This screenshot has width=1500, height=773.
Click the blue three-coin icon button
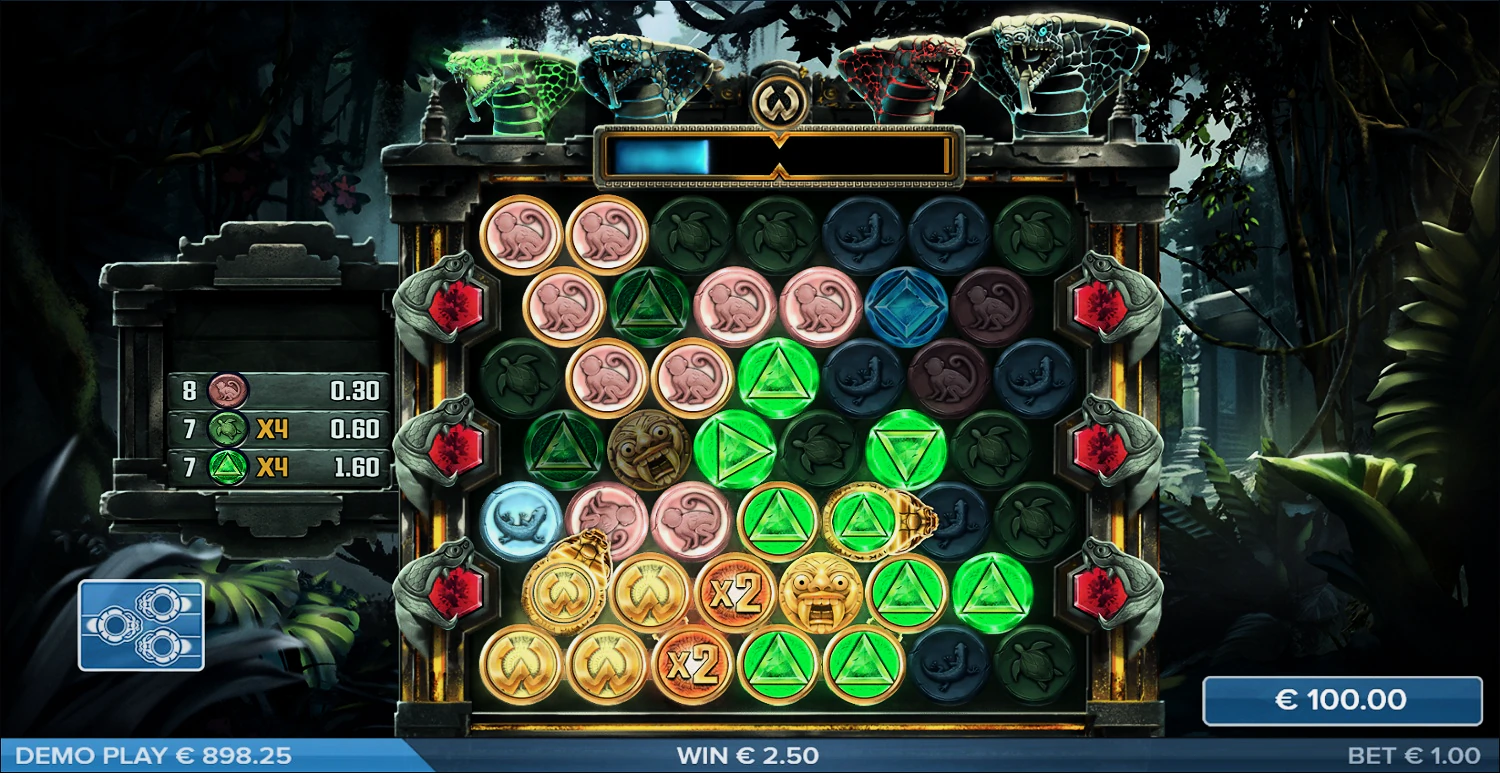pos(141,625)
